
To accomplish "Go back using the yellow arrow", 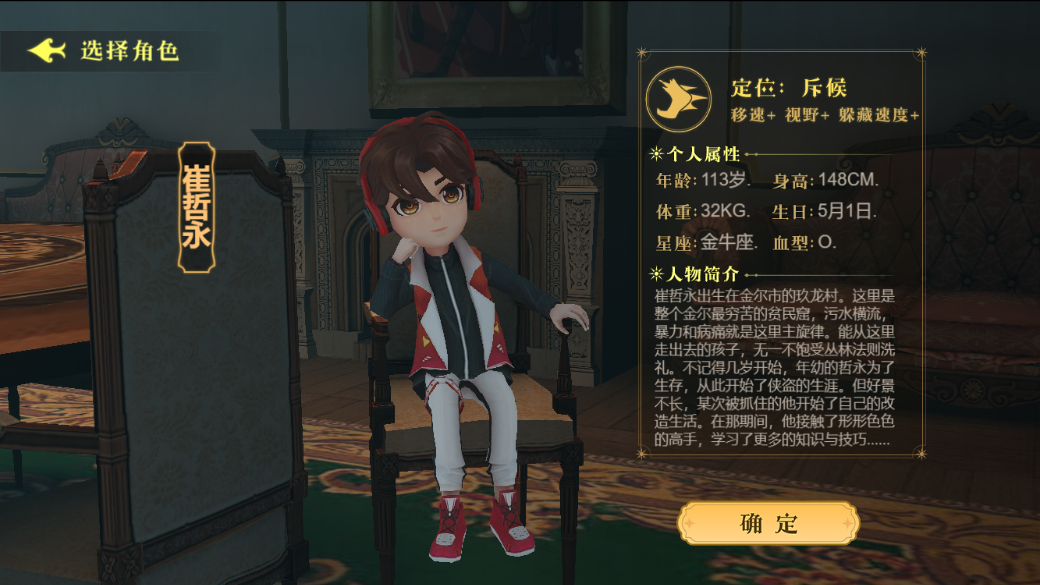I will [x=46, y=50].
